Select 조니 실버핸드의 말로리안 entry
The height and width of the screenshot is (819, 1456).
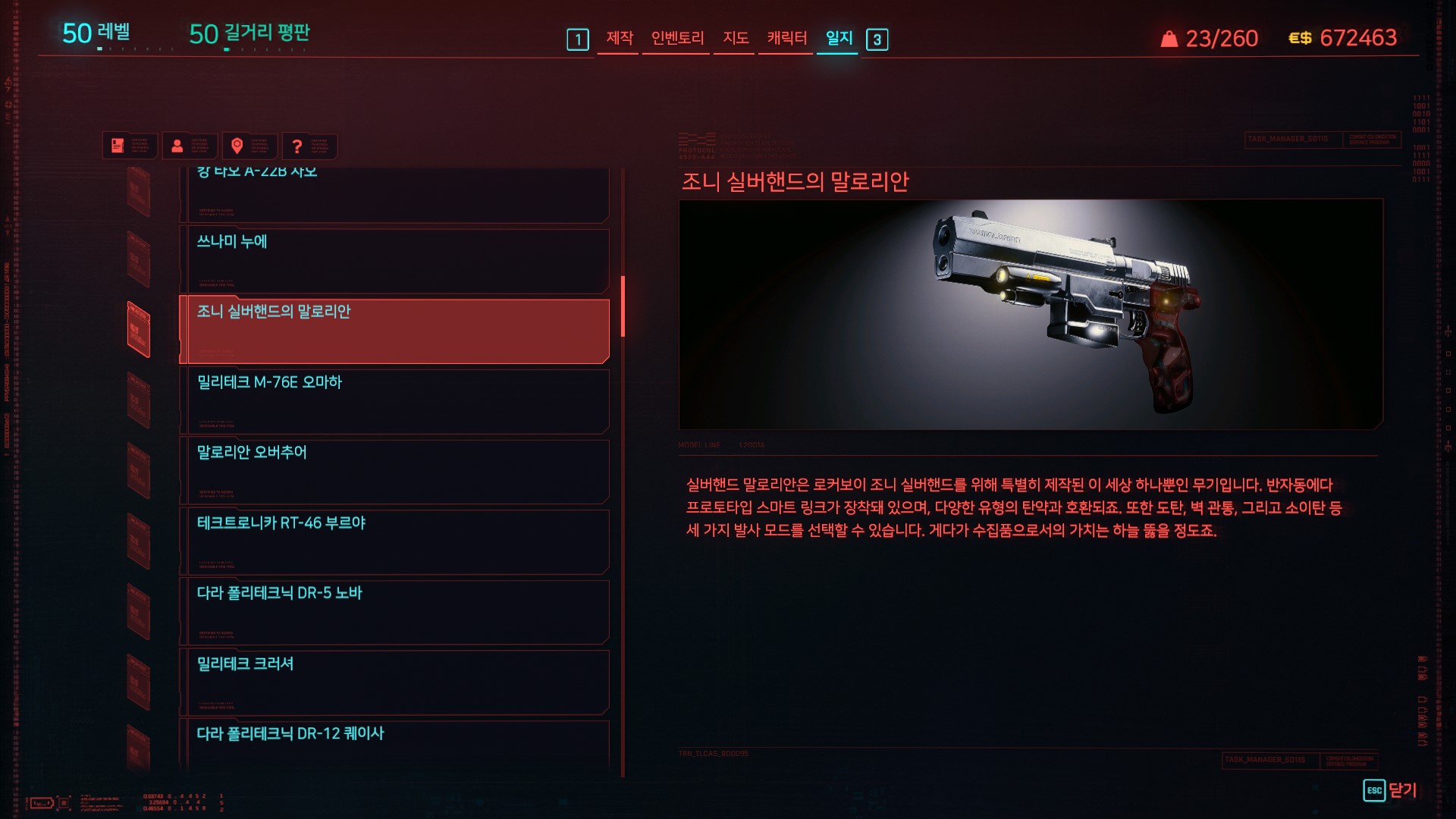click(x=394, y=331)
